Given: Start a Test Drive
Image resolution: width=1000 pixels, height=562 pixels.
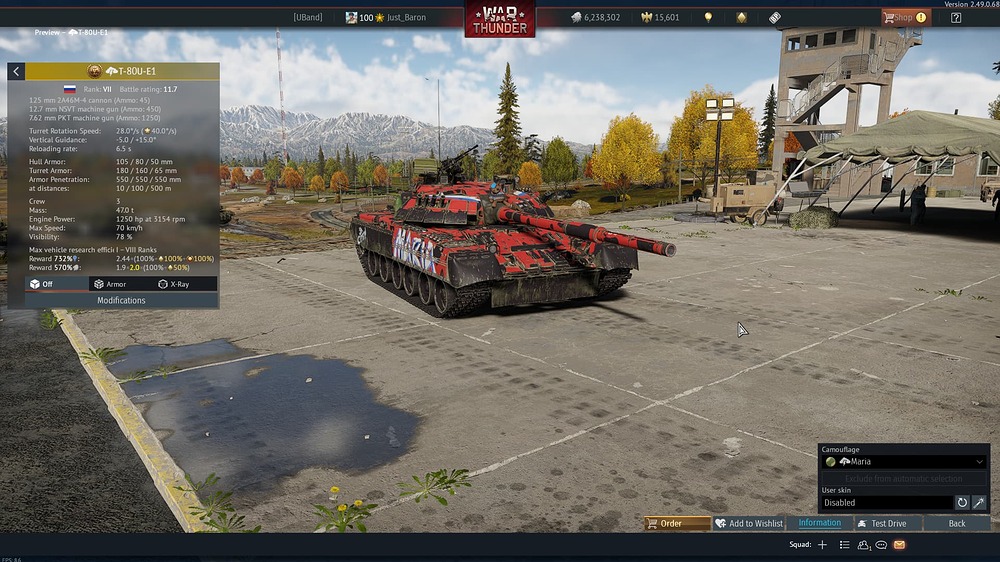Looking at the screenshot, I should (x=888, y=523).
